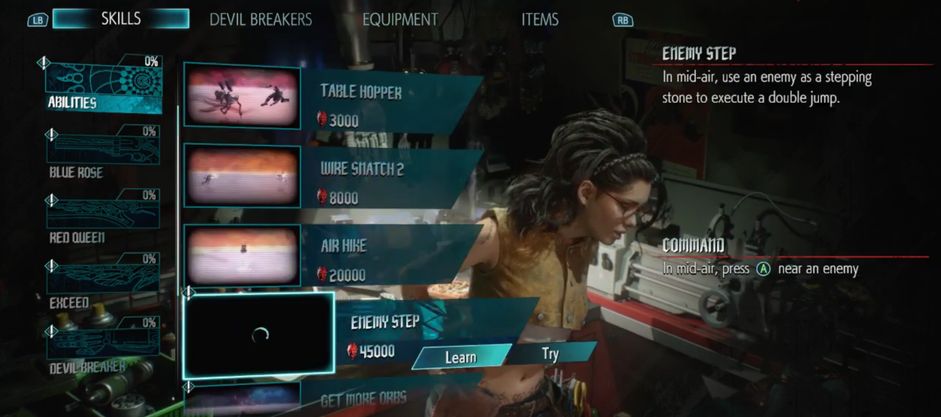
Task: Try out the Enemy Step skill
Action: 550,354
